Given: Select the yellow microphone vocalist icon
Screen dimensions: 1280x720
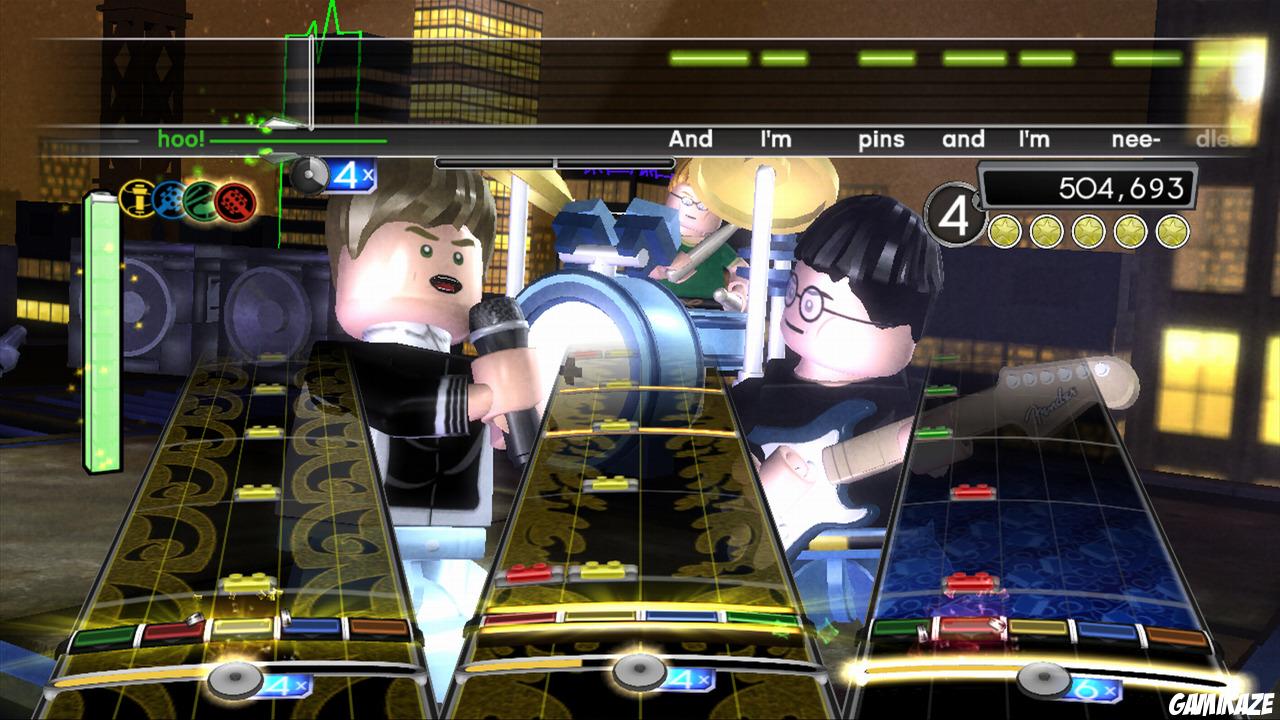Looking at the screenshot, I should (136, 197).
